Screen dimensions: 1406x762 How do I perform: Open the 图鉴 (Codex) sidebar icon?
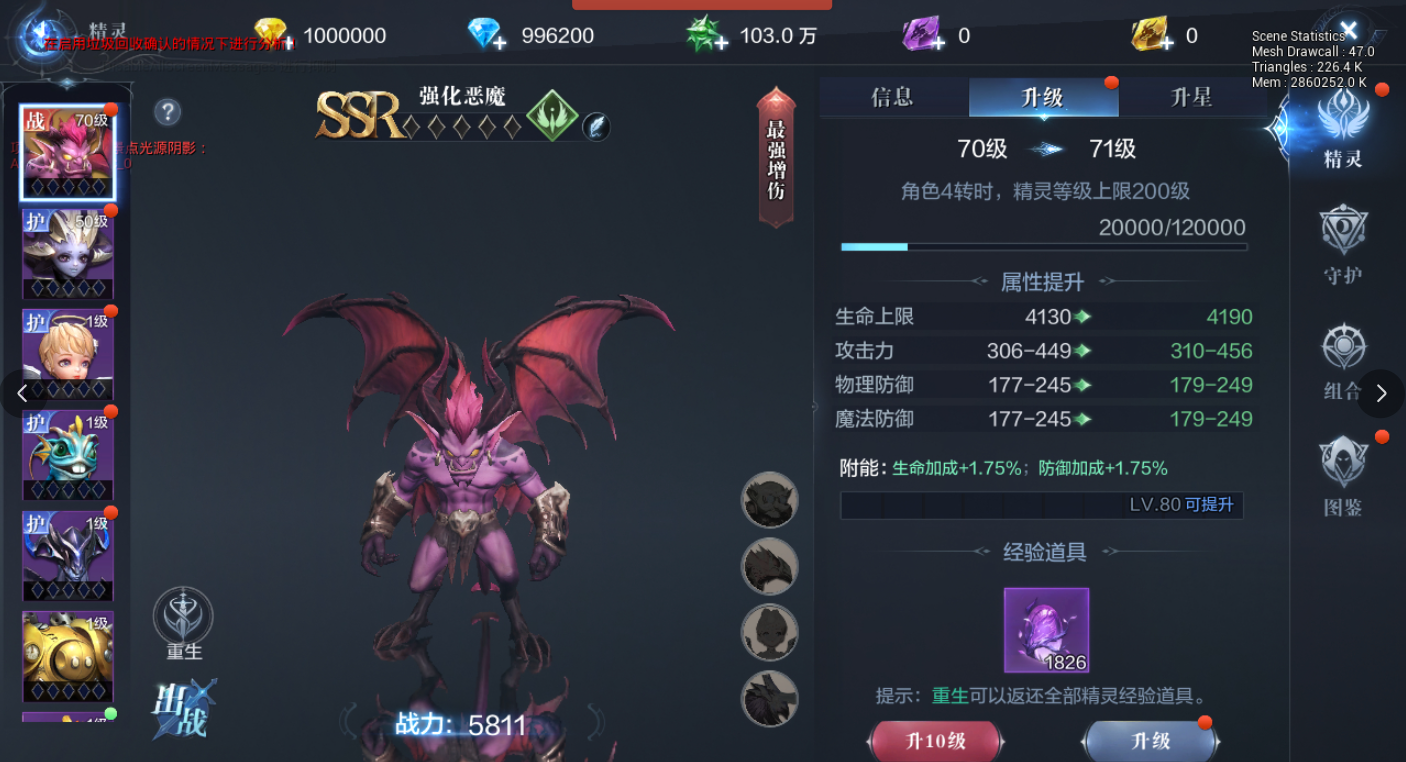1344,466
